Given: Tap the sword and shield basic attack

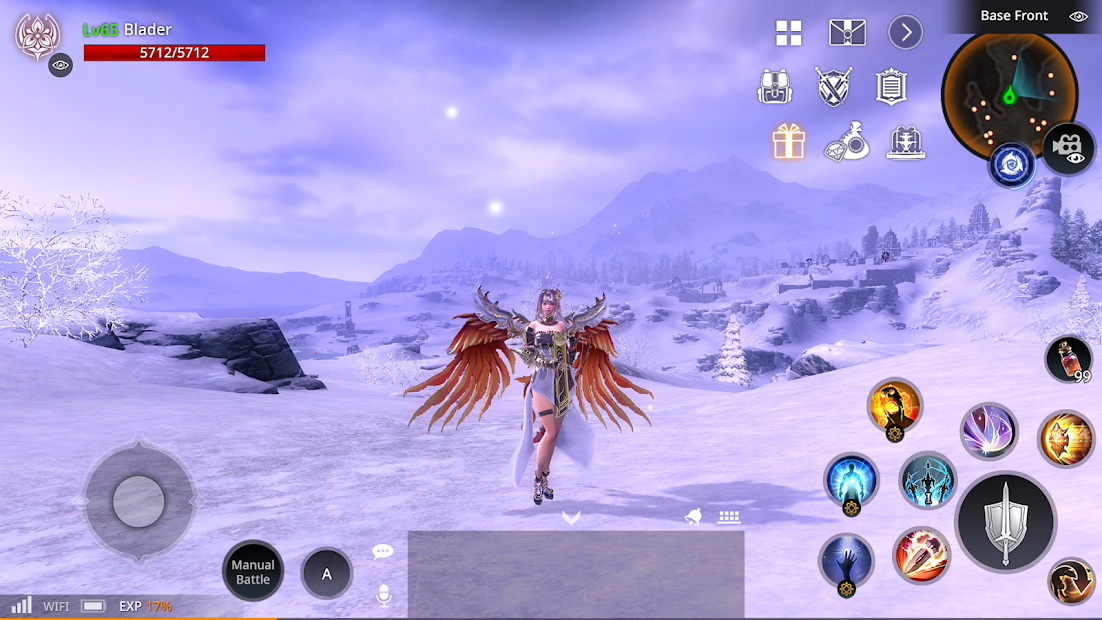Looking at the screenshot, I should pos(1005,522).
